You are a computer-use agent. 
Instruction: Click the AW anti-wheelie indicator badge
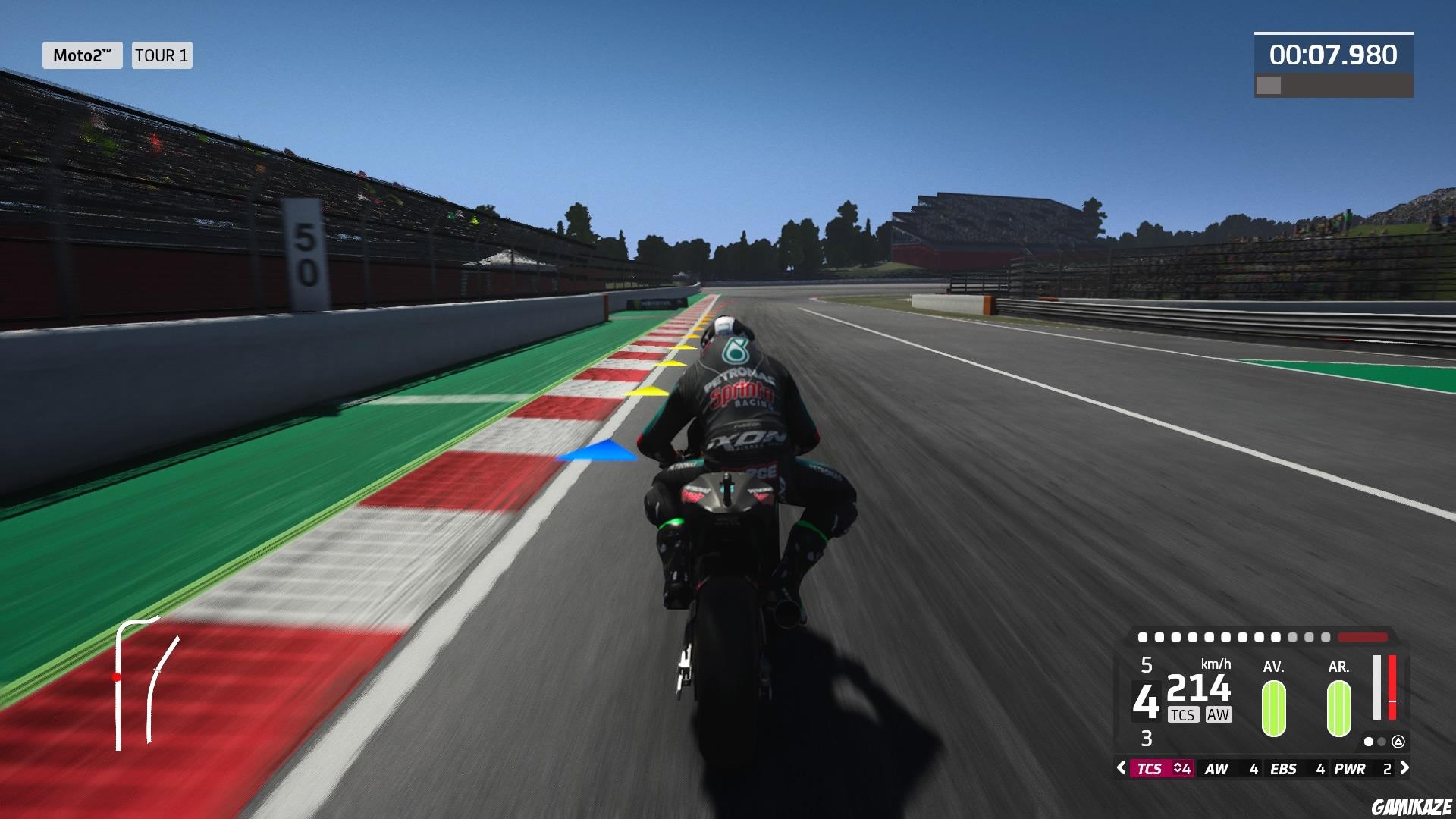click(1218, 714)
